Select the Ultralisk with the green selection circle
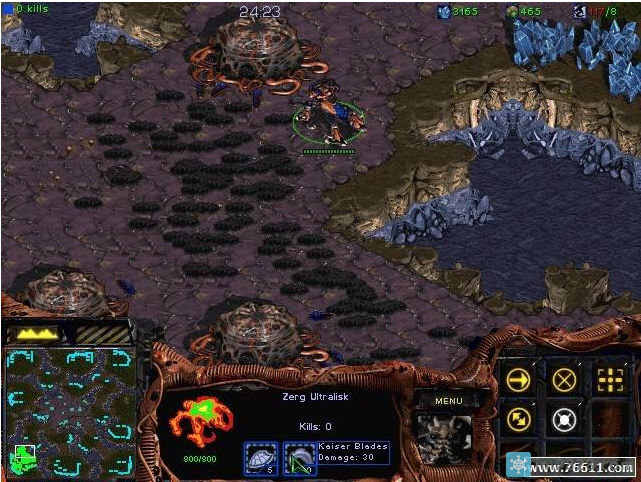 click(327, 118)
